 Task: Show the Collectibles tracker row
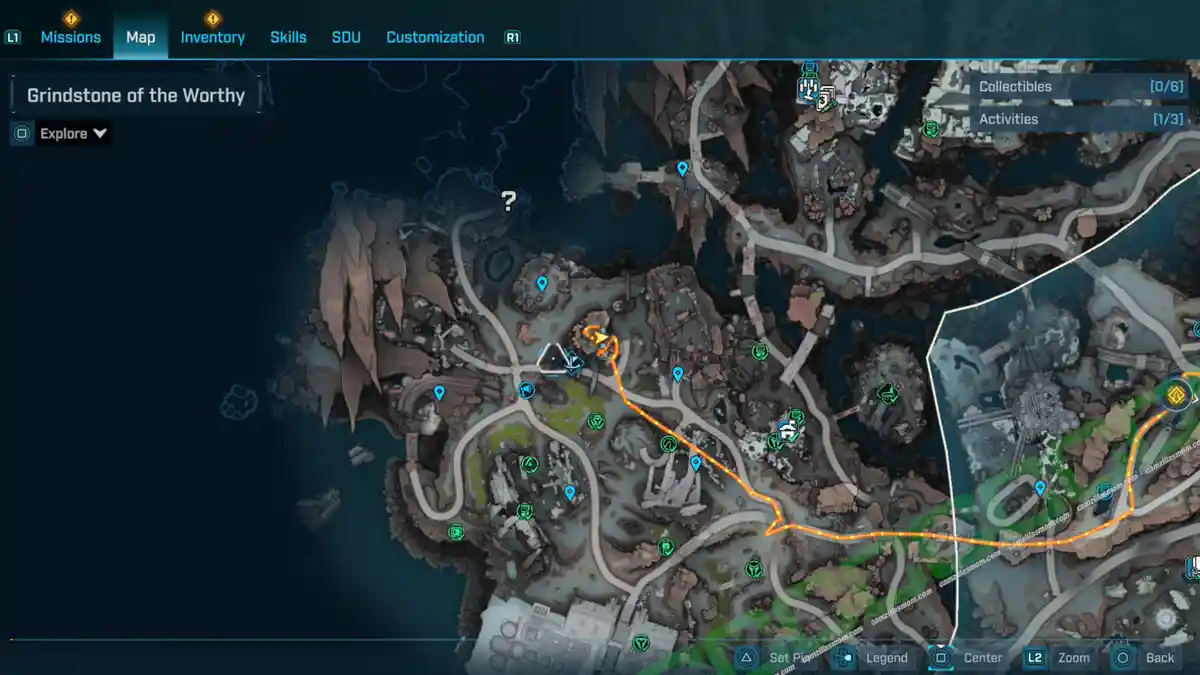[1069, 87]
